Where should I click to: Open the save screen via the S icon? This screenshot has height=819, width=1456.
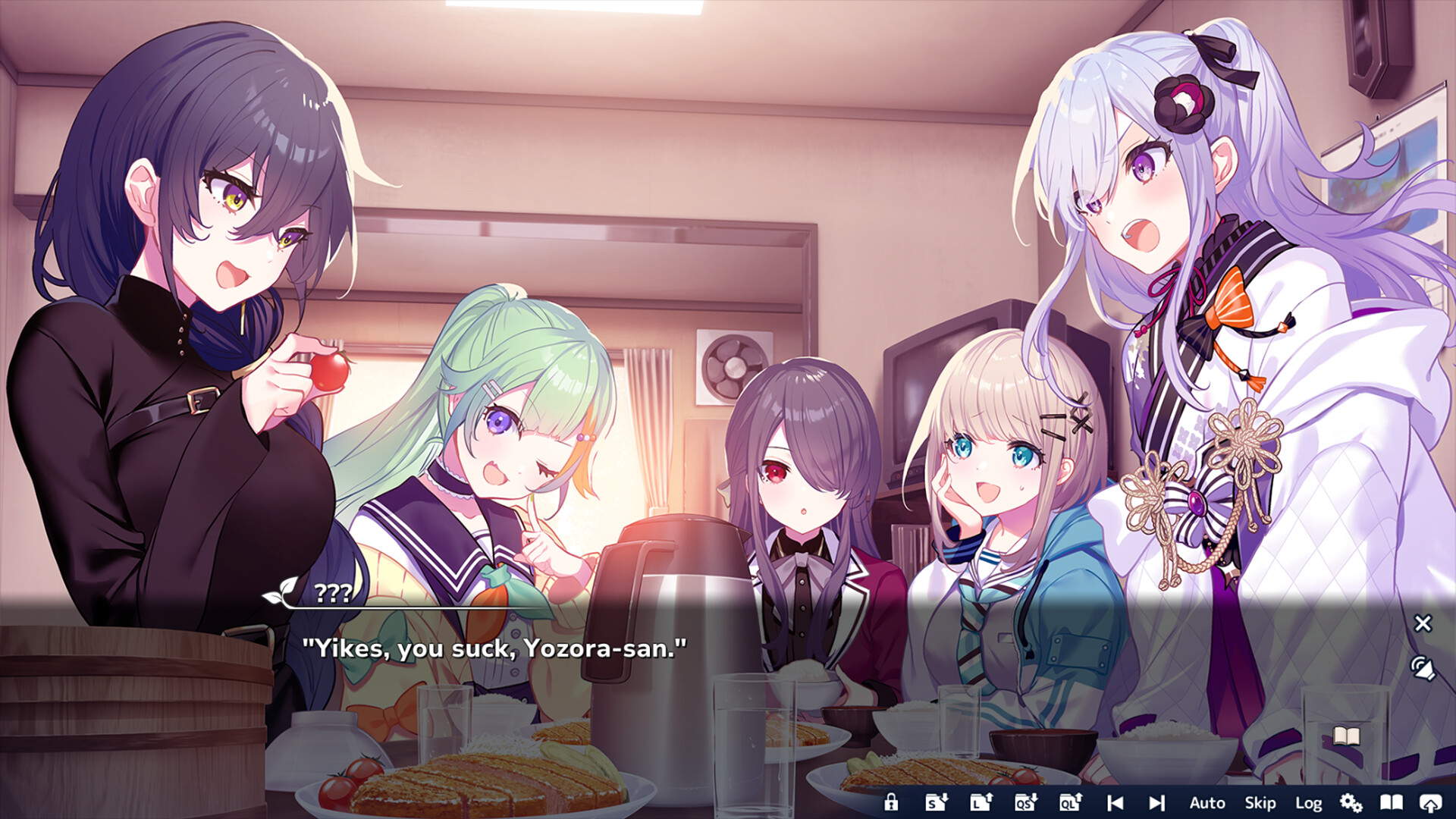(936, 802)
